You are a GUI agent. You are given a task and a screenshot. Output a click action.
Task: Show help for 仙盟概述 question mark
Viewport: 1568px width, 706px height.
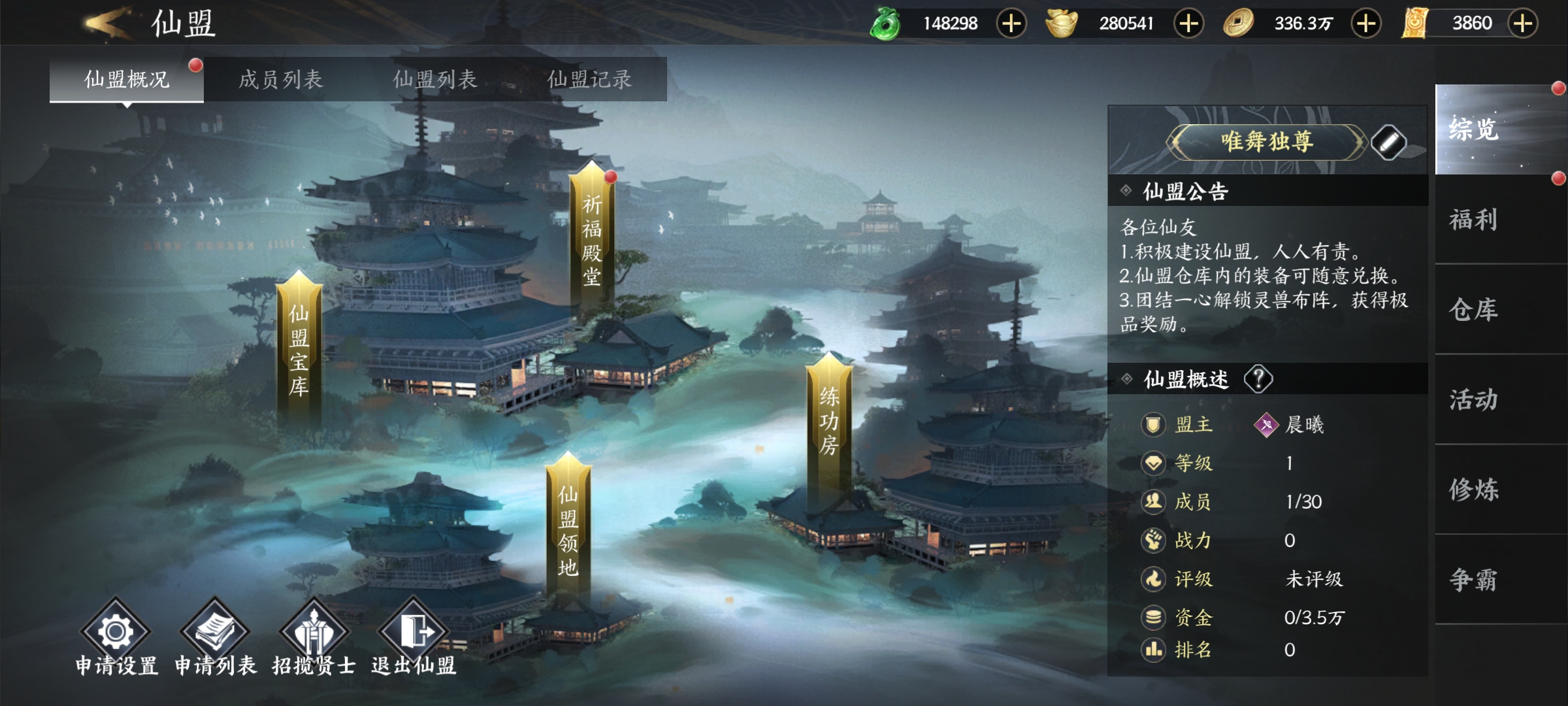coord(1258,379)
